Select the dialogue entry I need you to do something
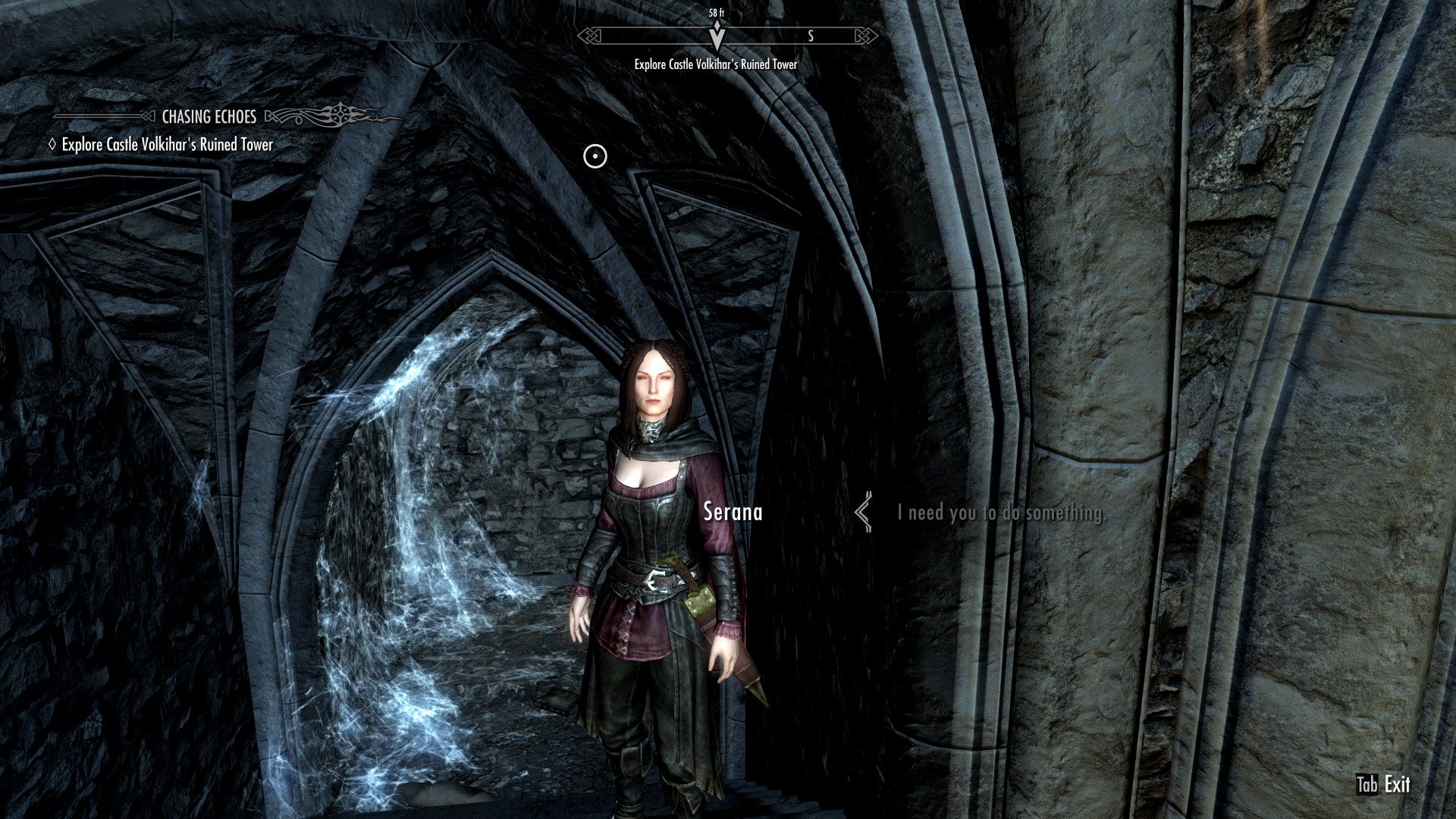 [1001, 514]
